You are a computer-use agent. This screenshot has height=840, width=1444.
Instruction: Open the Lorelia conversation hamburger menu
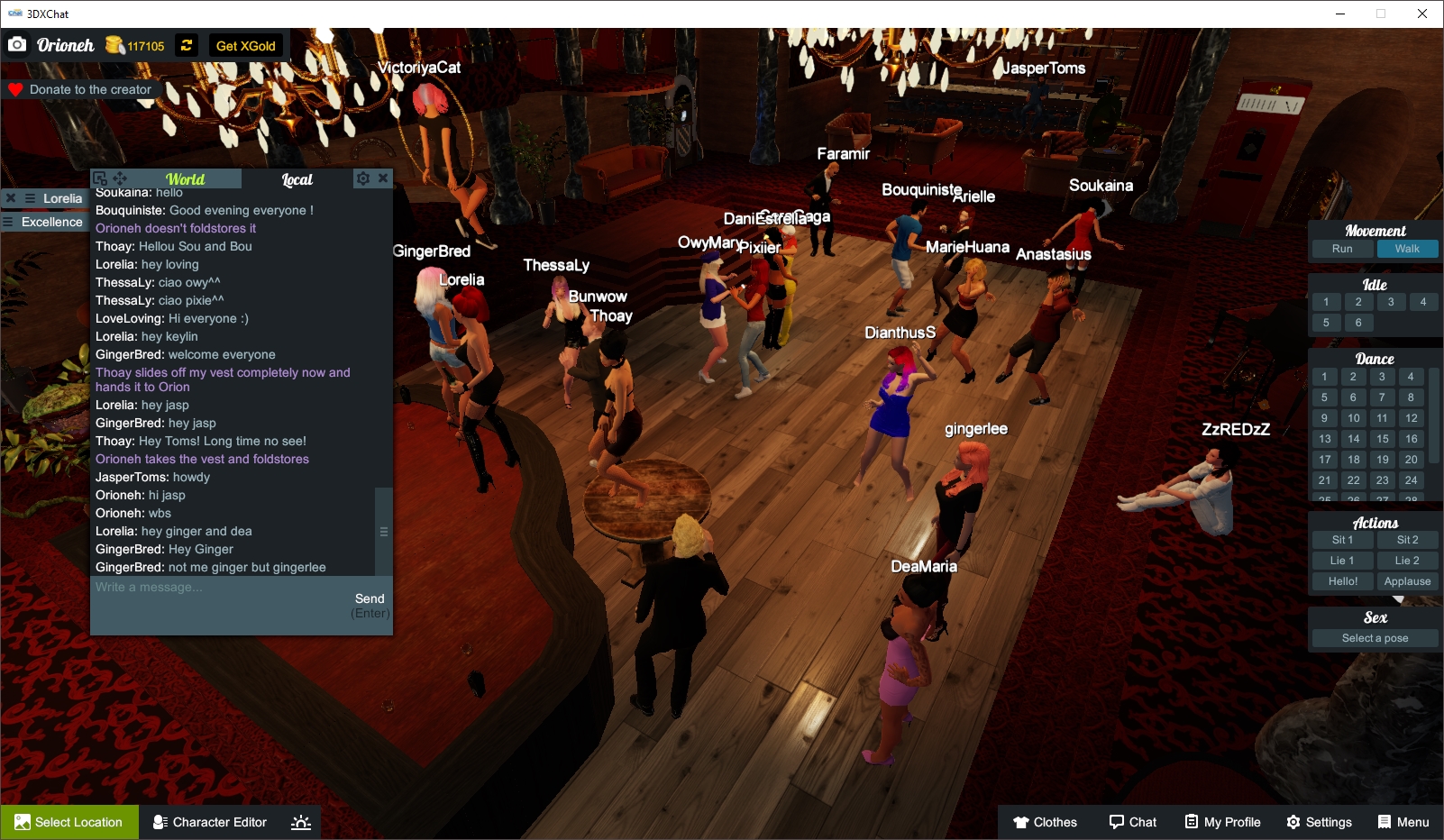(30, 198)
